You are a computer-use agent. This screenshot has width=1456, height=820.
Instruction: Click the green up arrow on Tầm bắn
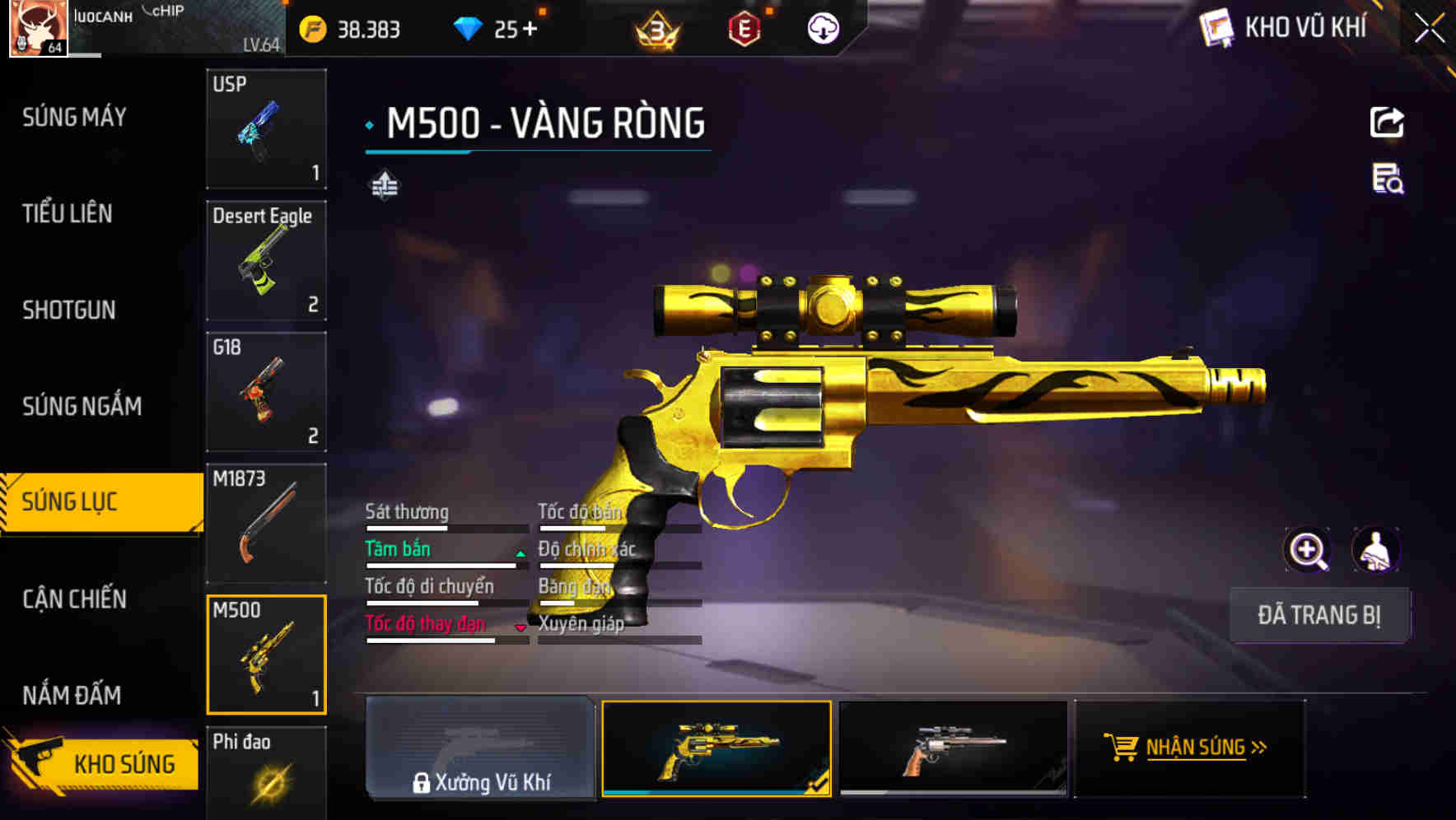coord(519,553)
